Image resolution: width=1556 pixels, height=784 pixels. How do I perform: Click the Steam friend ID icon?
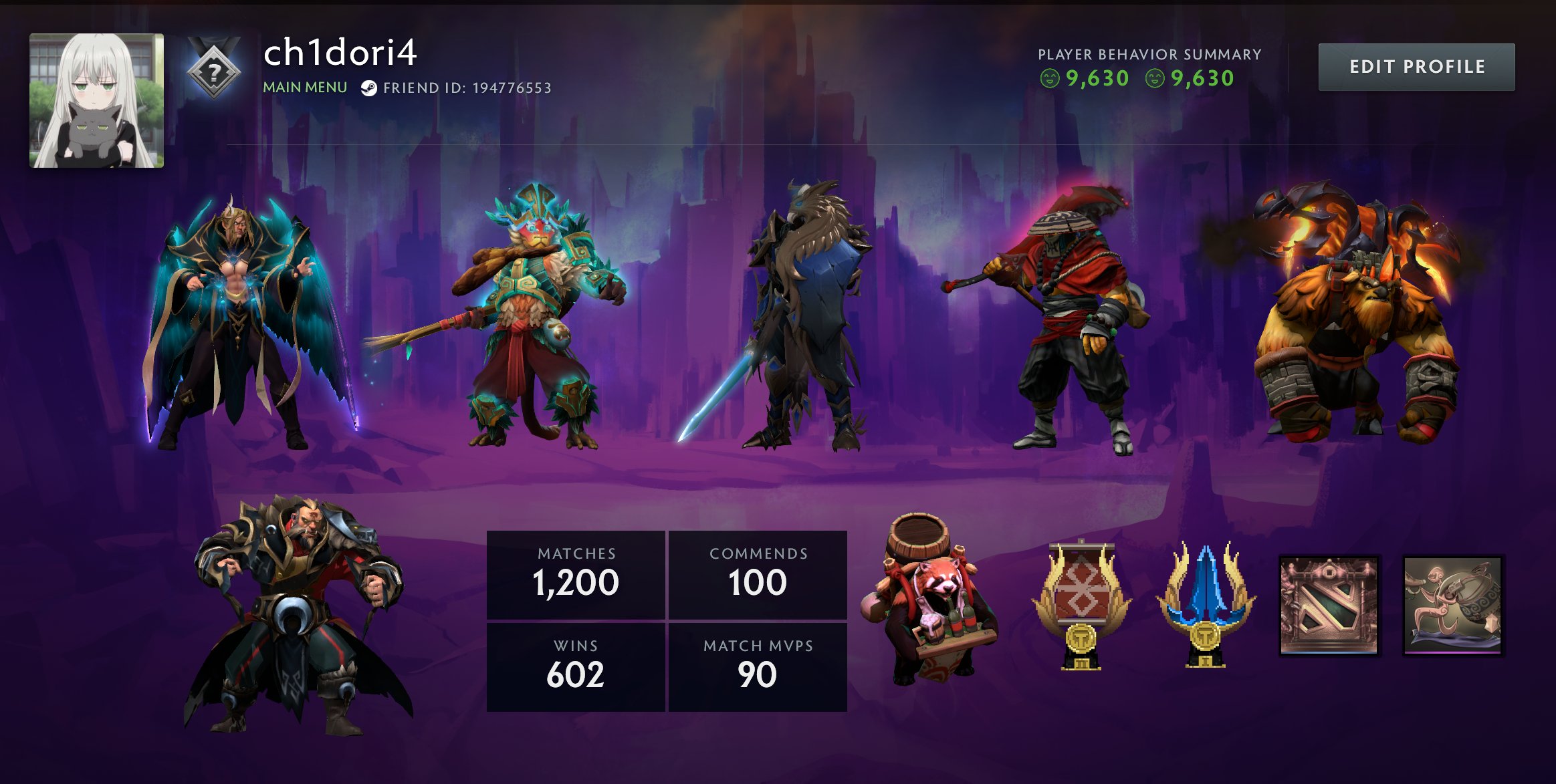(368, 88)
